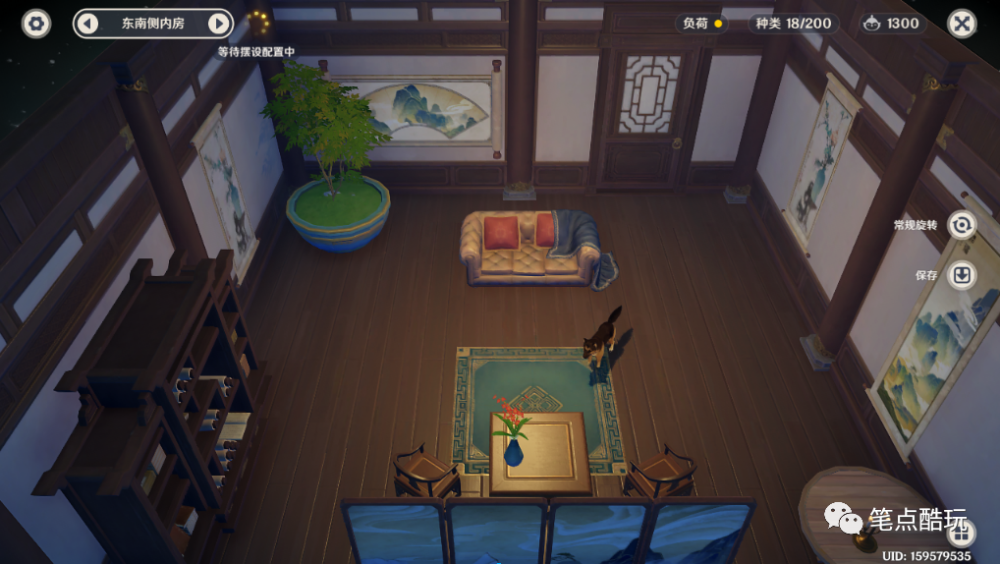Switch to the next room with right arrow

[218, 23]
